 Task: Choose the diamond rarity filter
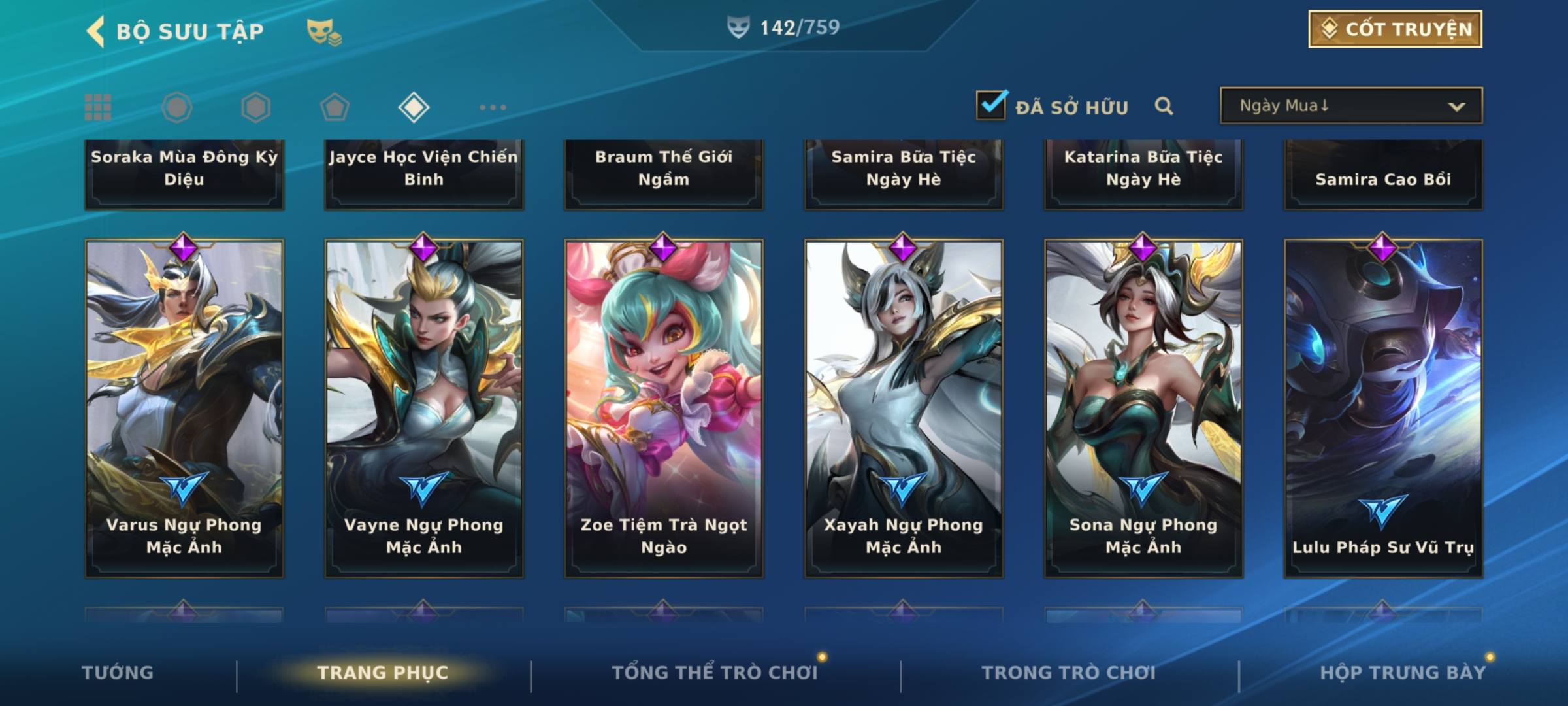pos(414,107)
